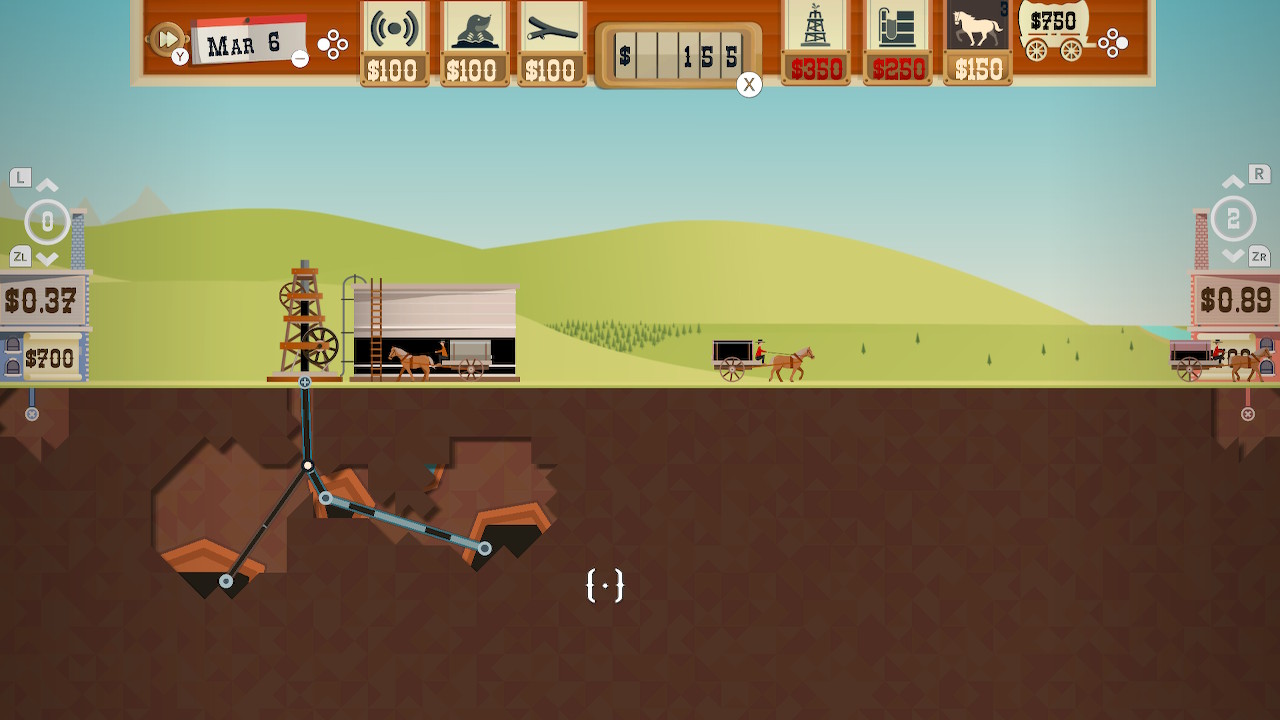Expand the ZR price arrow upward
The image size is (1280, 720).
(1233, 184)
